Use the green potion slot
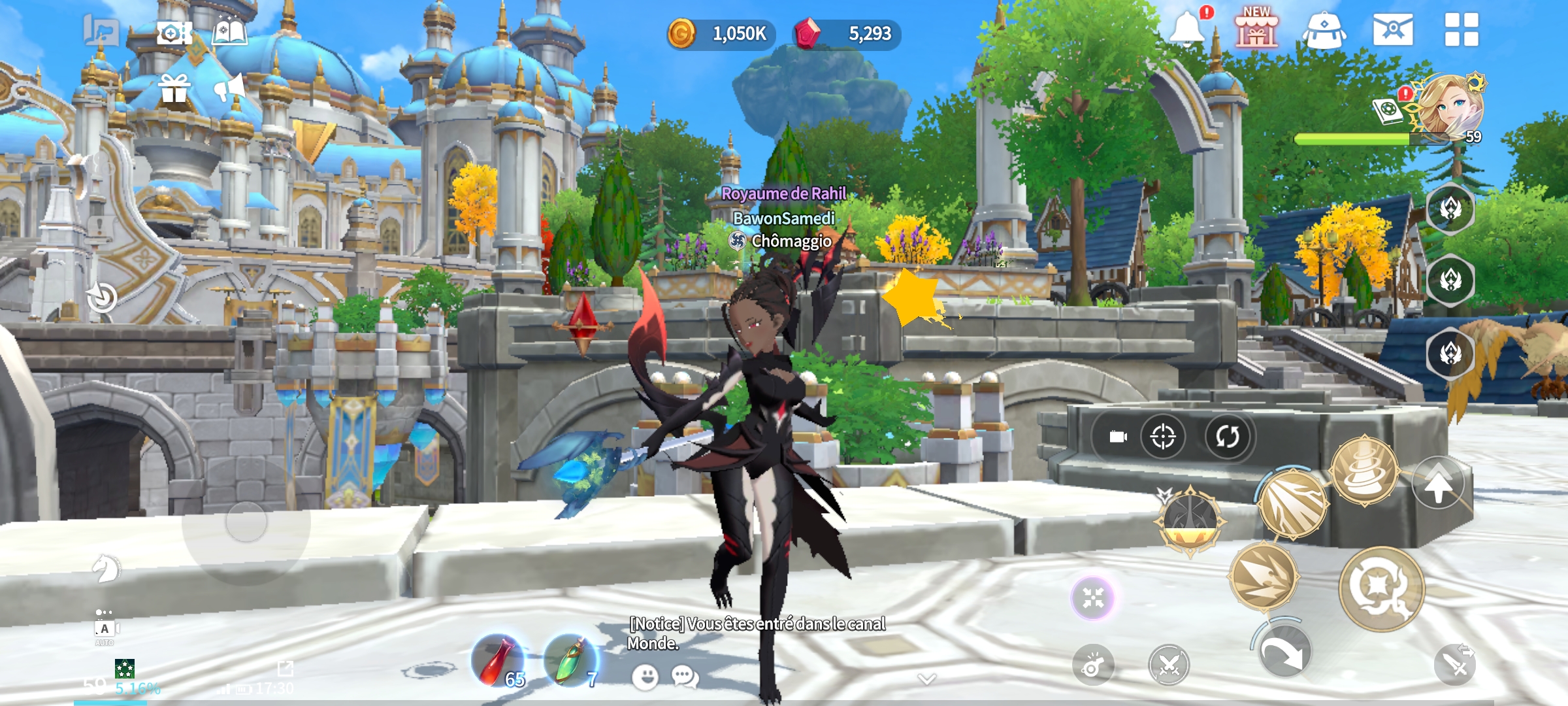Image resolution: width=1568 pixels, height=706 pixels. 570,661
